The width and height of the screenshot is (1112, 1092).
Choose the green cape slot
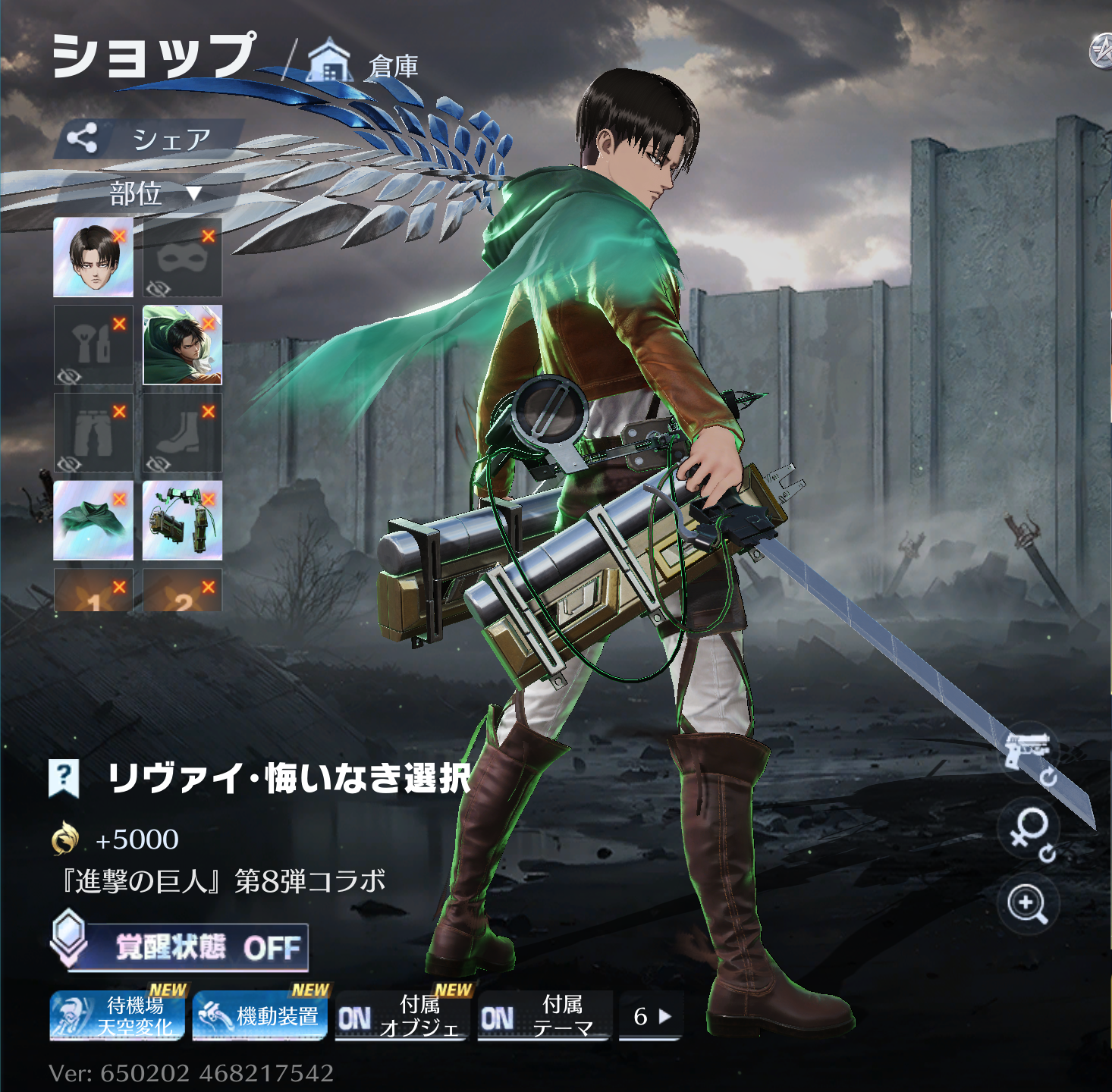(93, 520)
